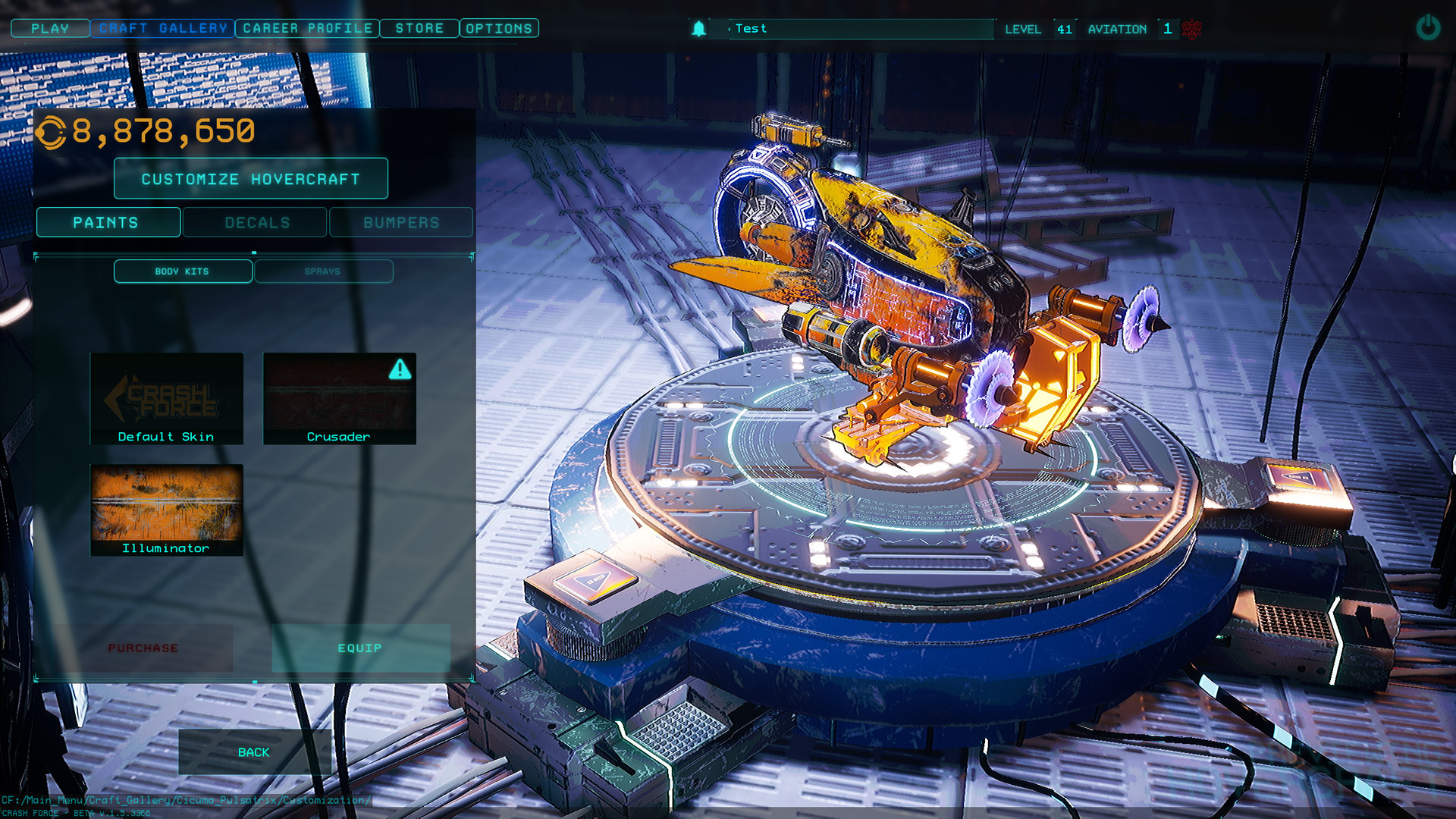This screenshot has height=819, width=1456.
Task: Visit the Store
Action: [419, 29]
